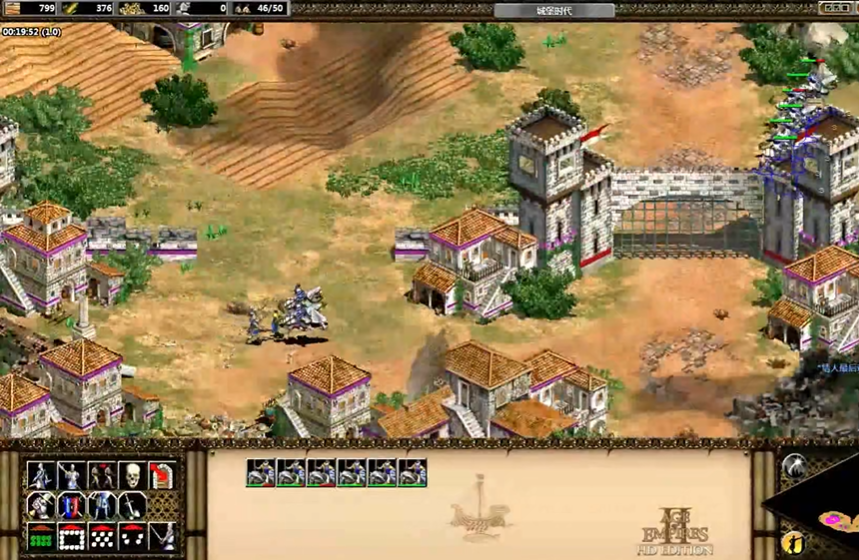This screenshot has height=560, width=859.
Task: Click the red arrow garrison command icon
Action: [x=162, y=474]
